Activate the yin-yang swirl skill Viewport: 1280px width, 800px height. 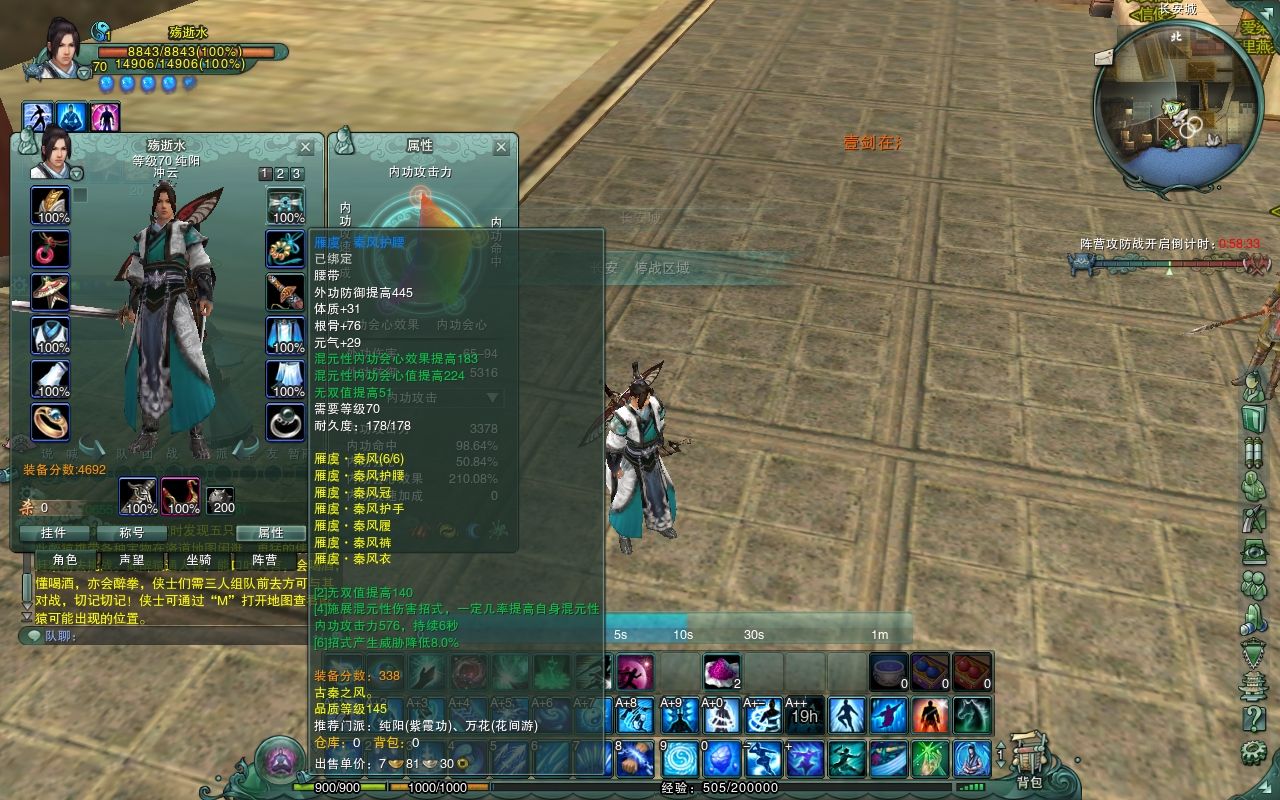click(x=679, y=759)
